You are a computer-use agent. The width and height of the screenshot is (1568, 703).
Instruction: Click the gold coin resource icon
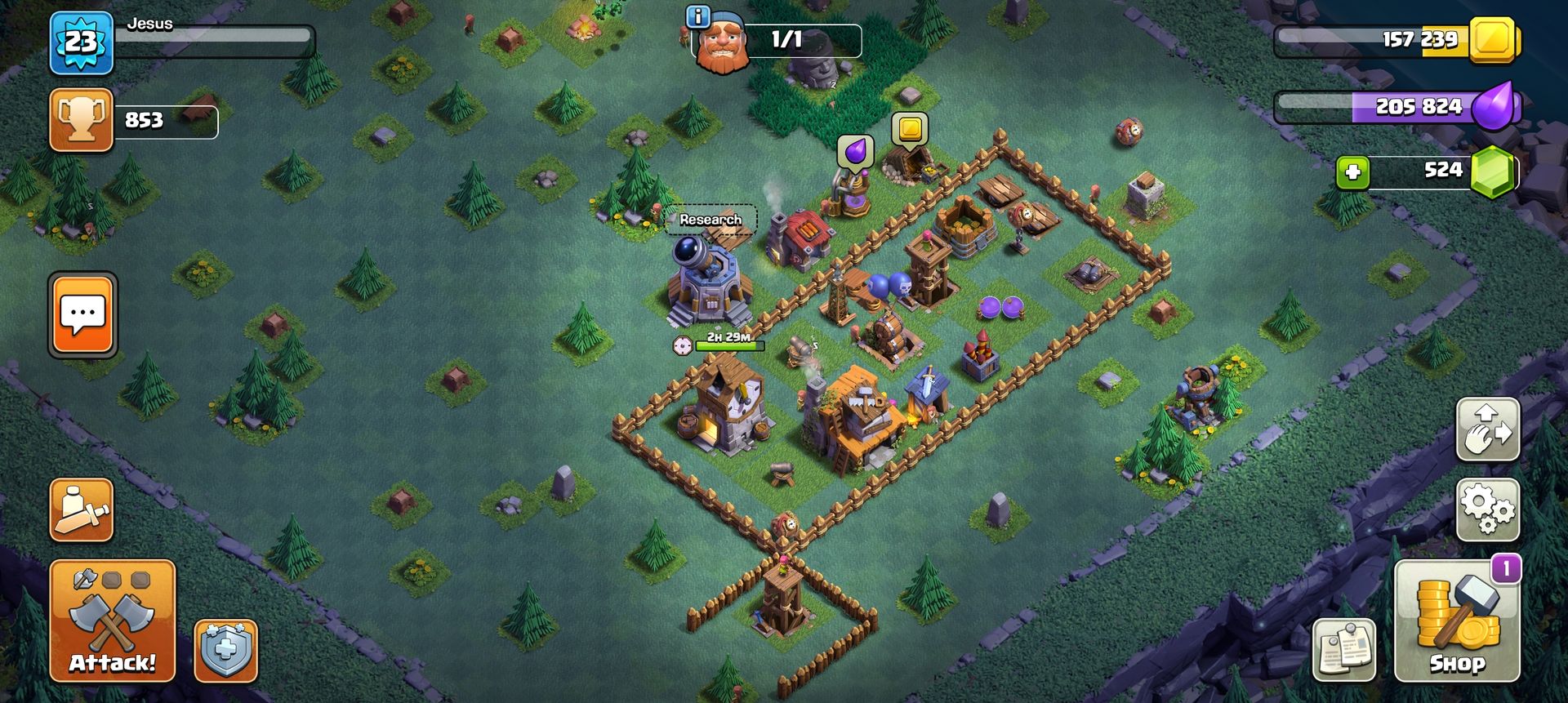click(1493, 39)
